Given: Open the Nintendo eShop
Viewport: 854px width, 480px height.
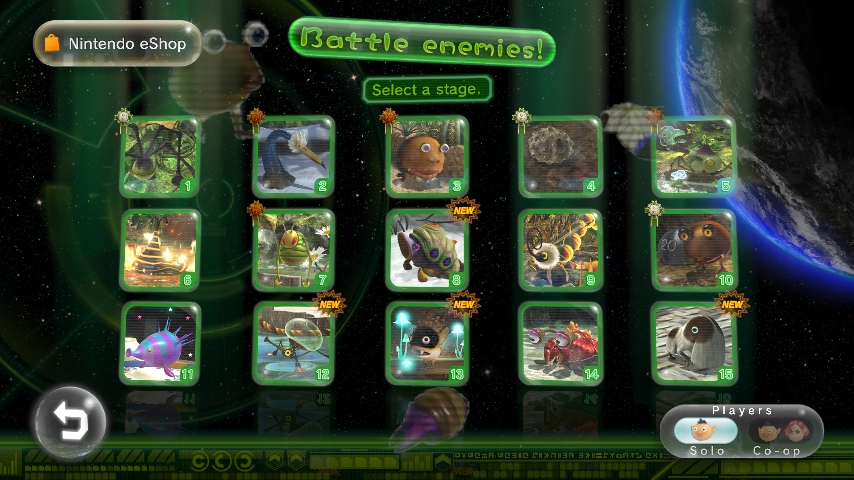Looking at the screenshot, I should point(117,43).
